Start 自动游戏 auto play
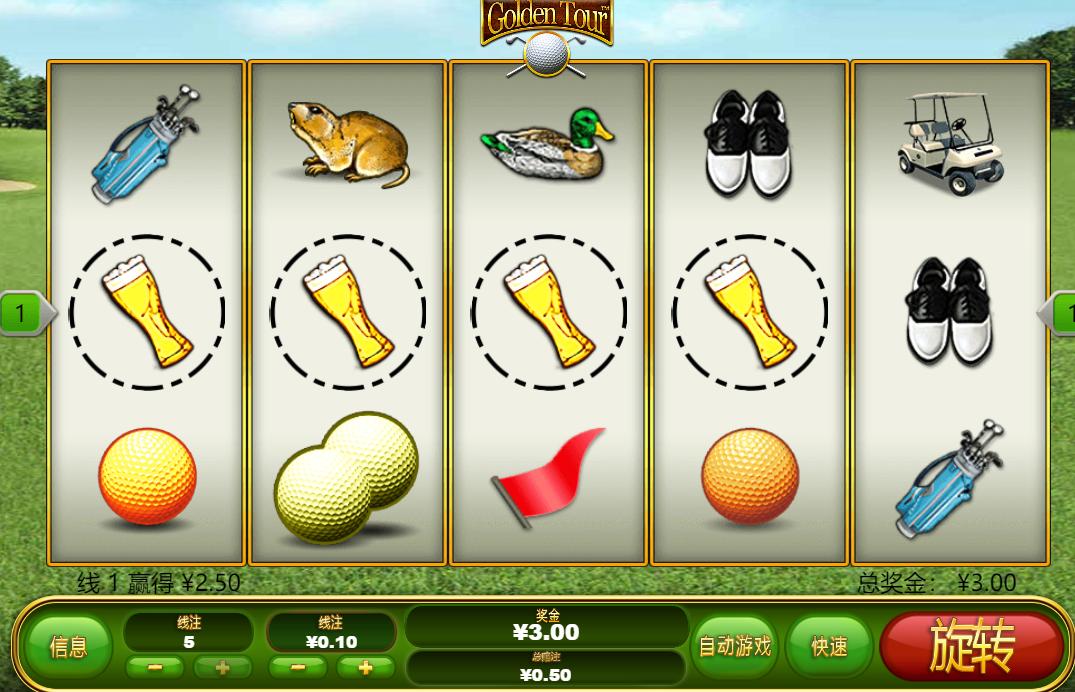1075x692 pixels. tap(735, 646)
